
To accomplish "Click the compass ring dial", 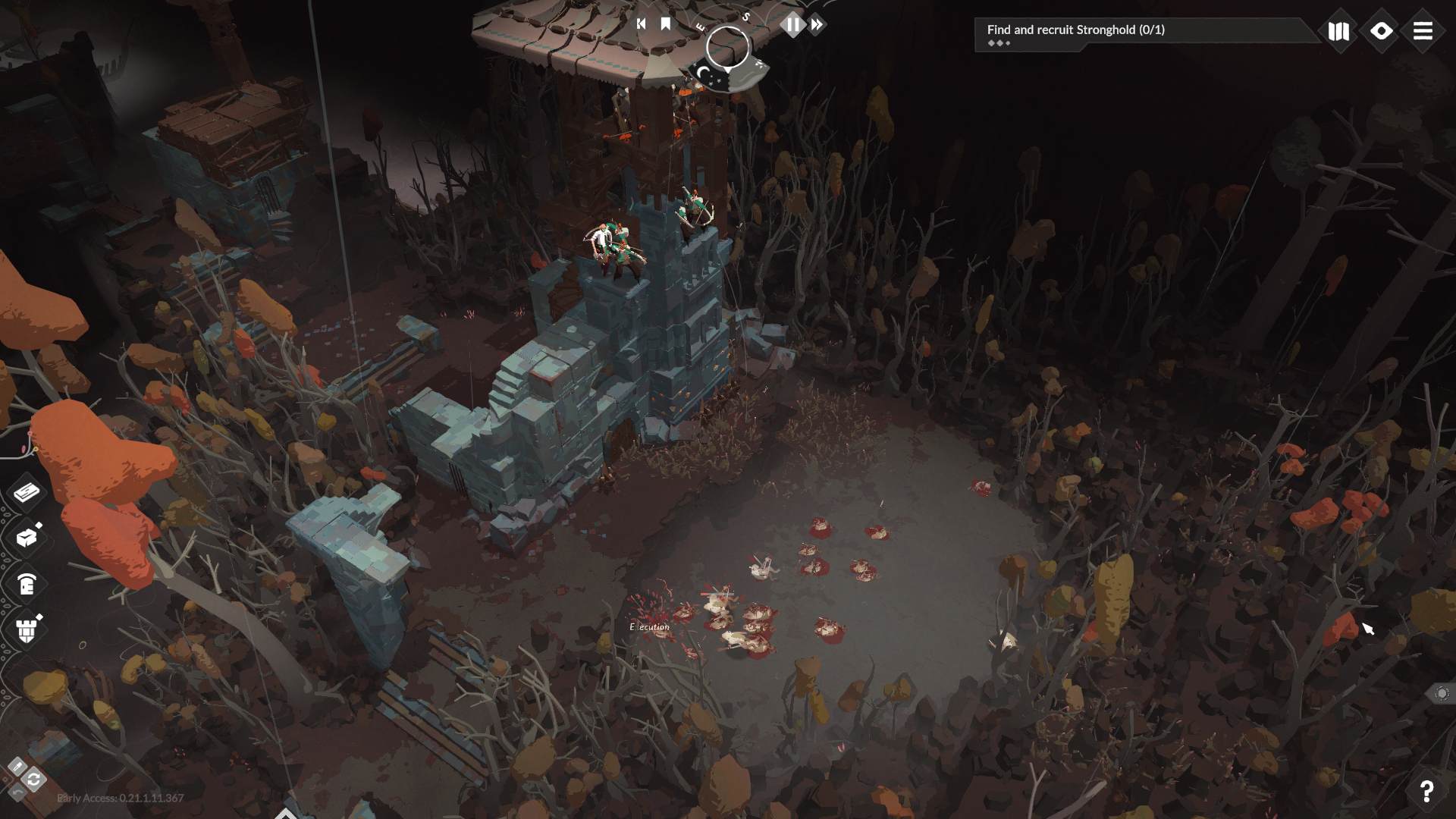I will (727, 47).
